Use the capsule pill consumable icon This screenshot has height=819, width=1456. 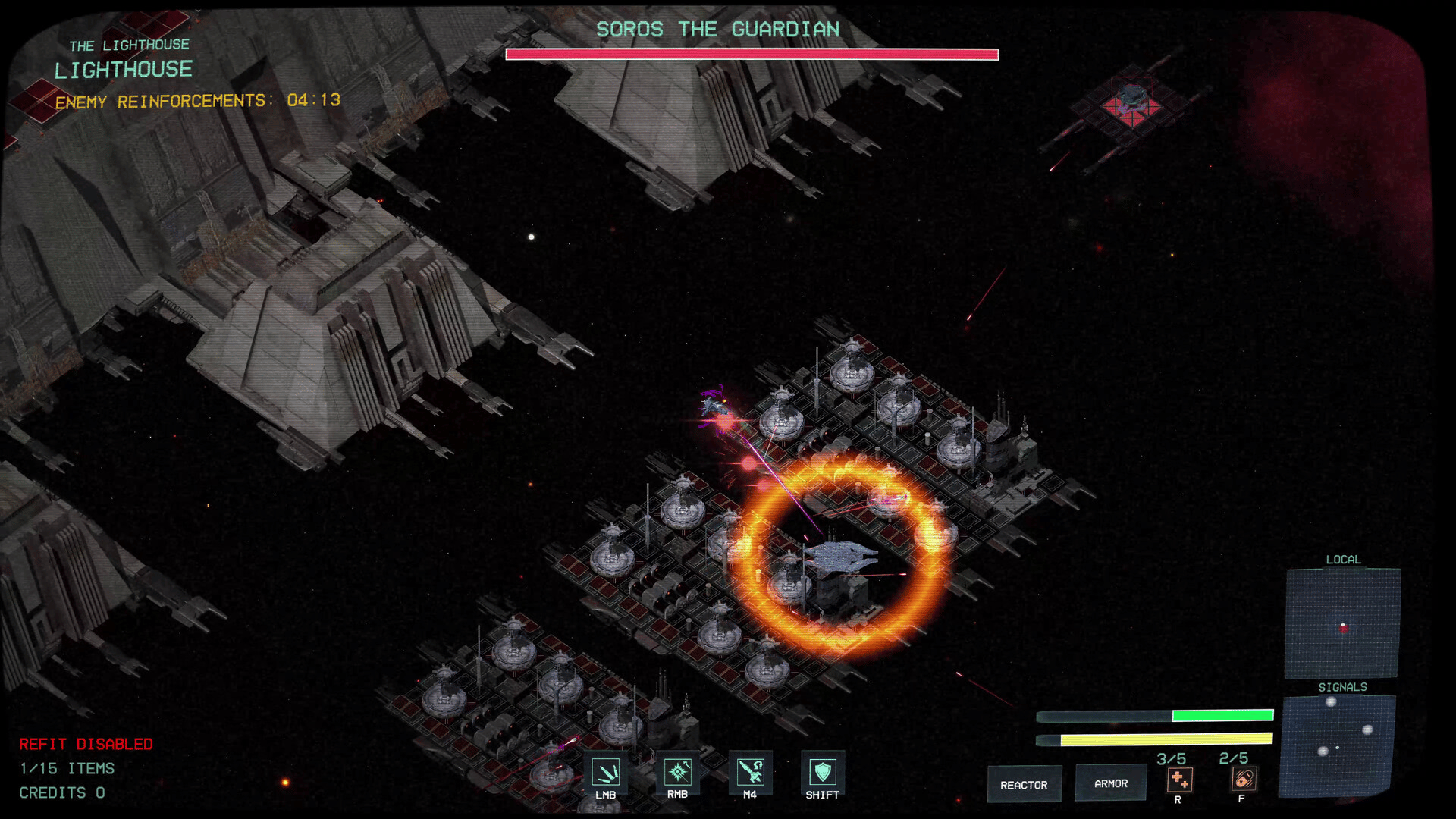click(x=1243, y=779)
